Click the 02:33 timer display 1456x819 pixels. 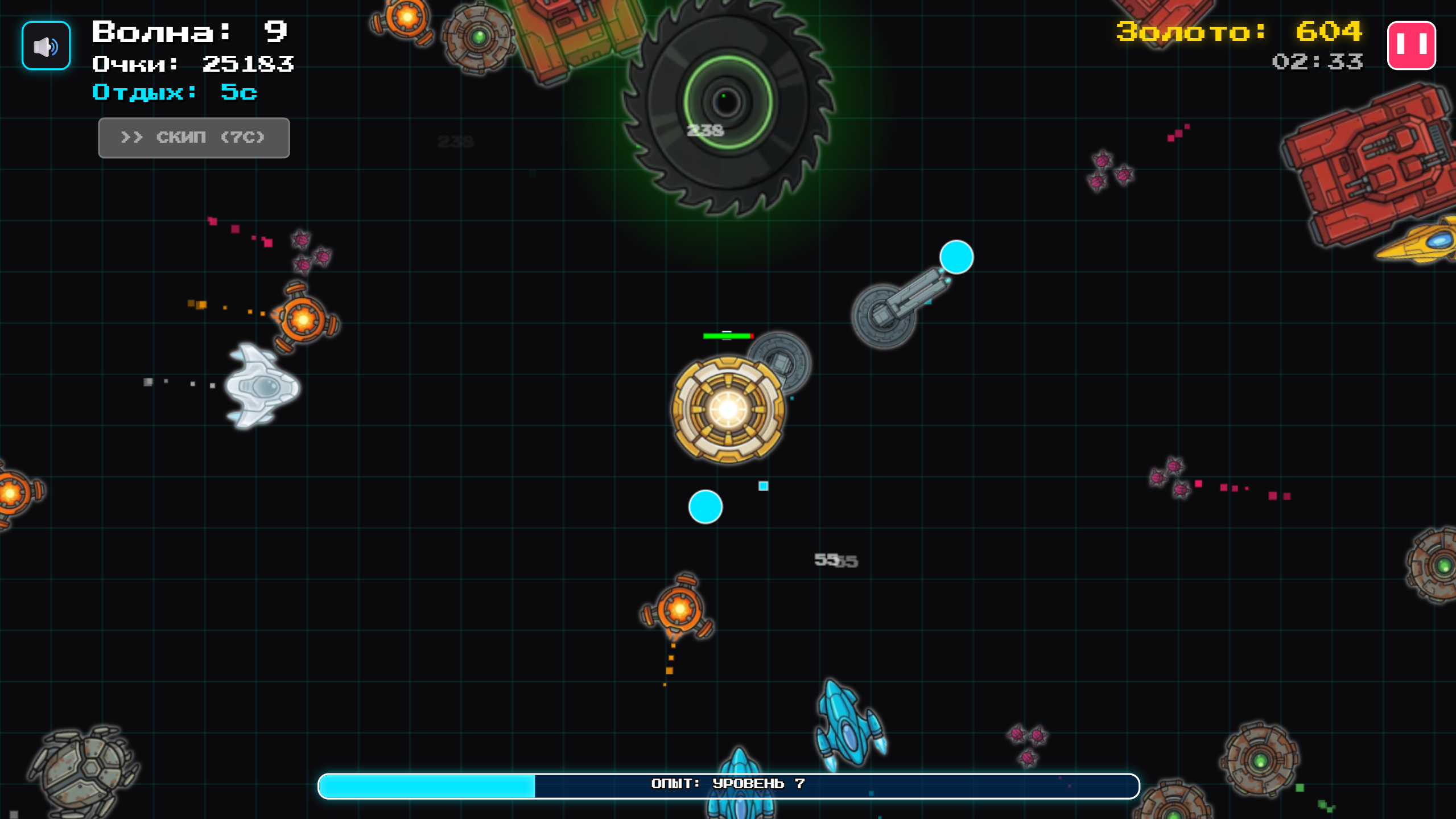[1317, 63]
